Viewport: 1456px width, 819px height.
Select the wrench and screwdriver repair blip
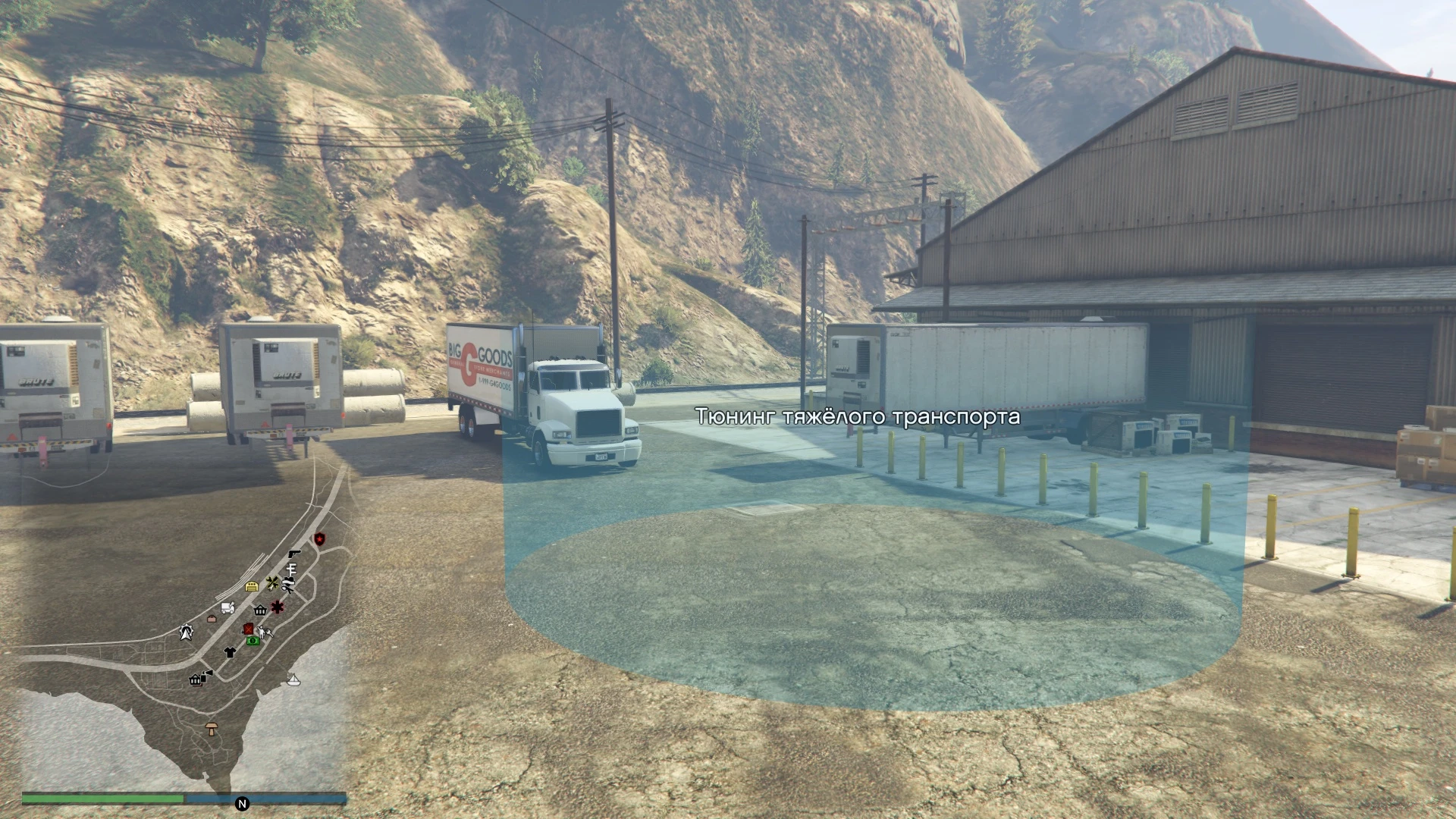(271, 582)
